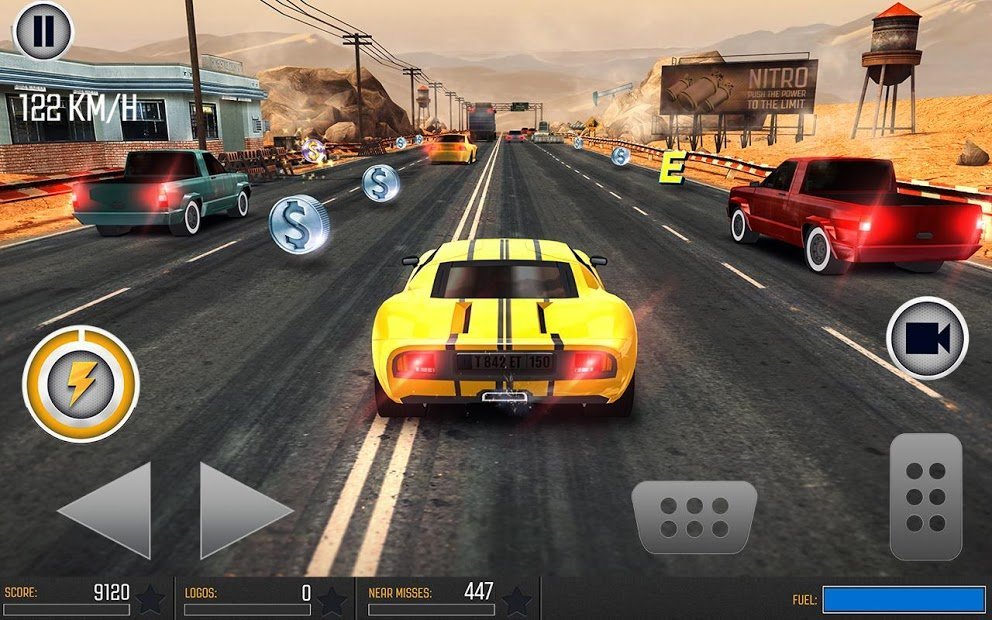The image size is (992, 620).
Task: Tap the tall accelerator pedal
Action: point(925,496)
